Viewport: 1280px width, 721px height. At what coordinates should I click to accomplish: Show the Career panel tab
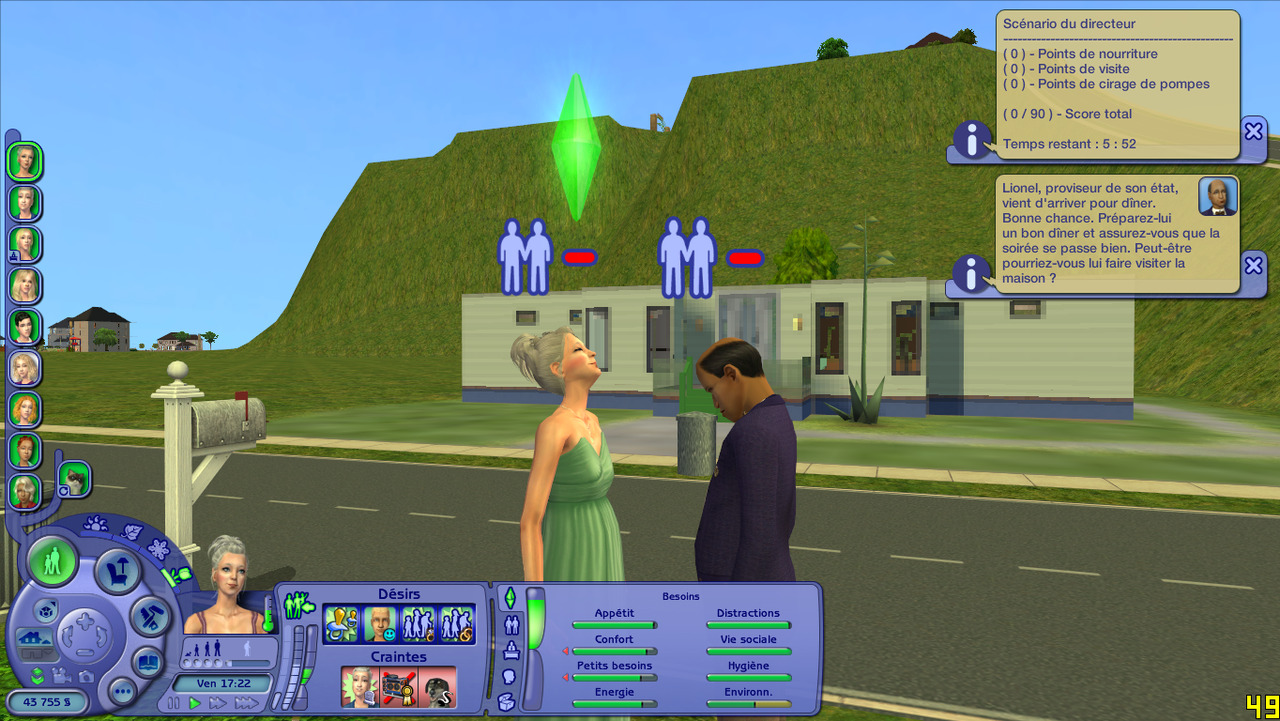point(510,651)
